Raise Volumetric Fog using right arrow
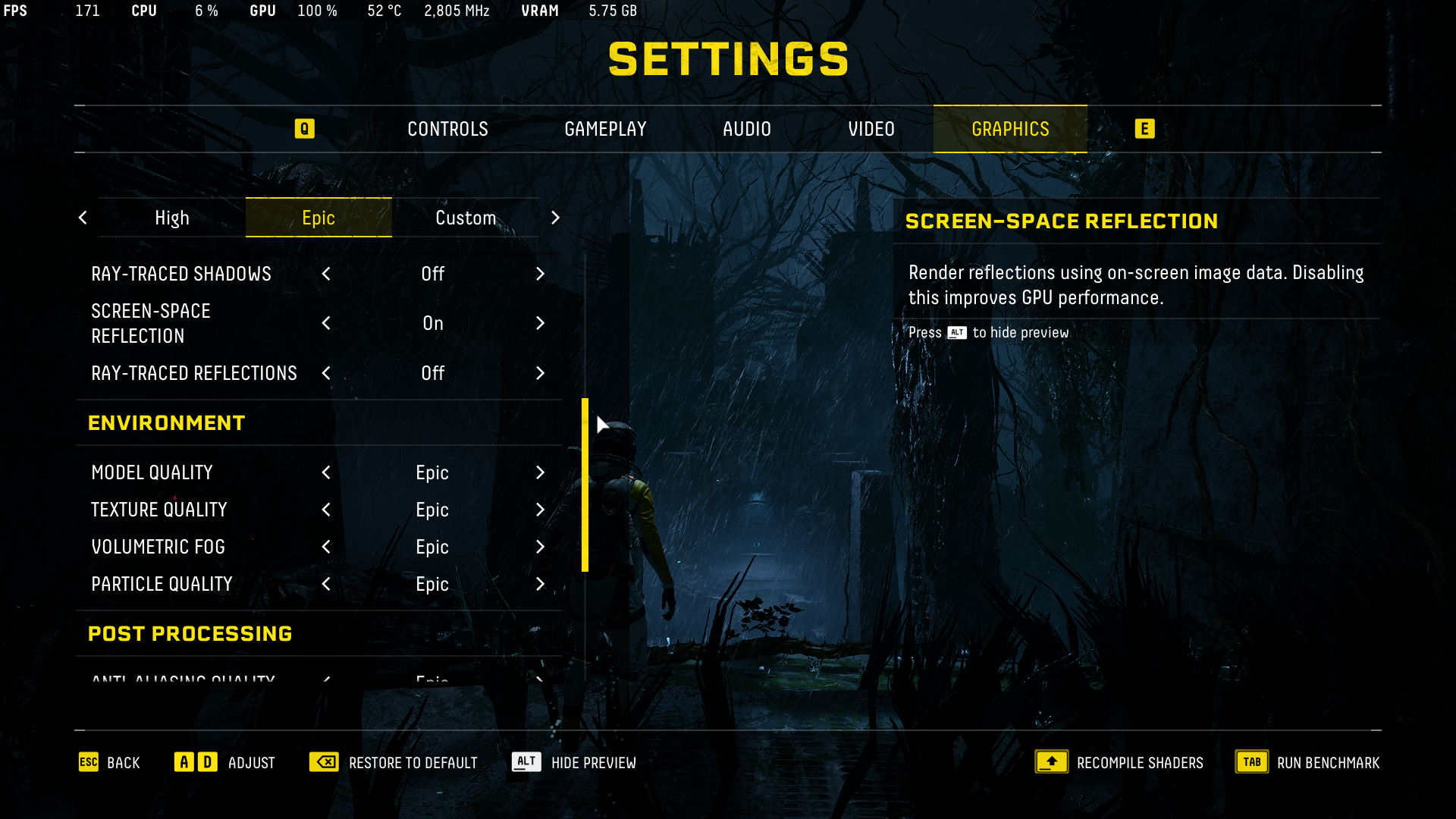Screen dimensions: 1456x819 pos(540,547)
